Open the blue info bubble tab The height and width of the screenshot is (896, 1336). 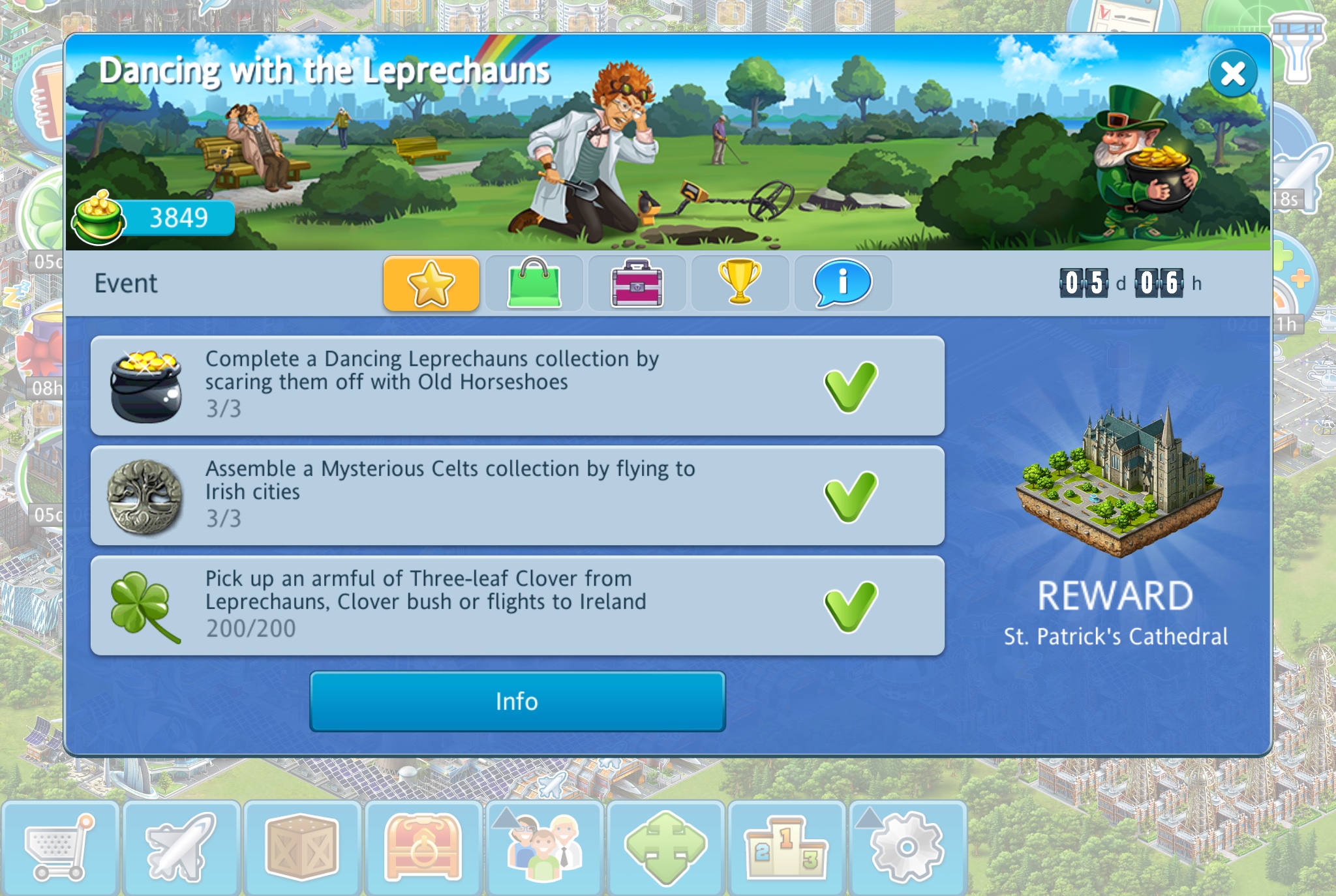pos(842,284)
